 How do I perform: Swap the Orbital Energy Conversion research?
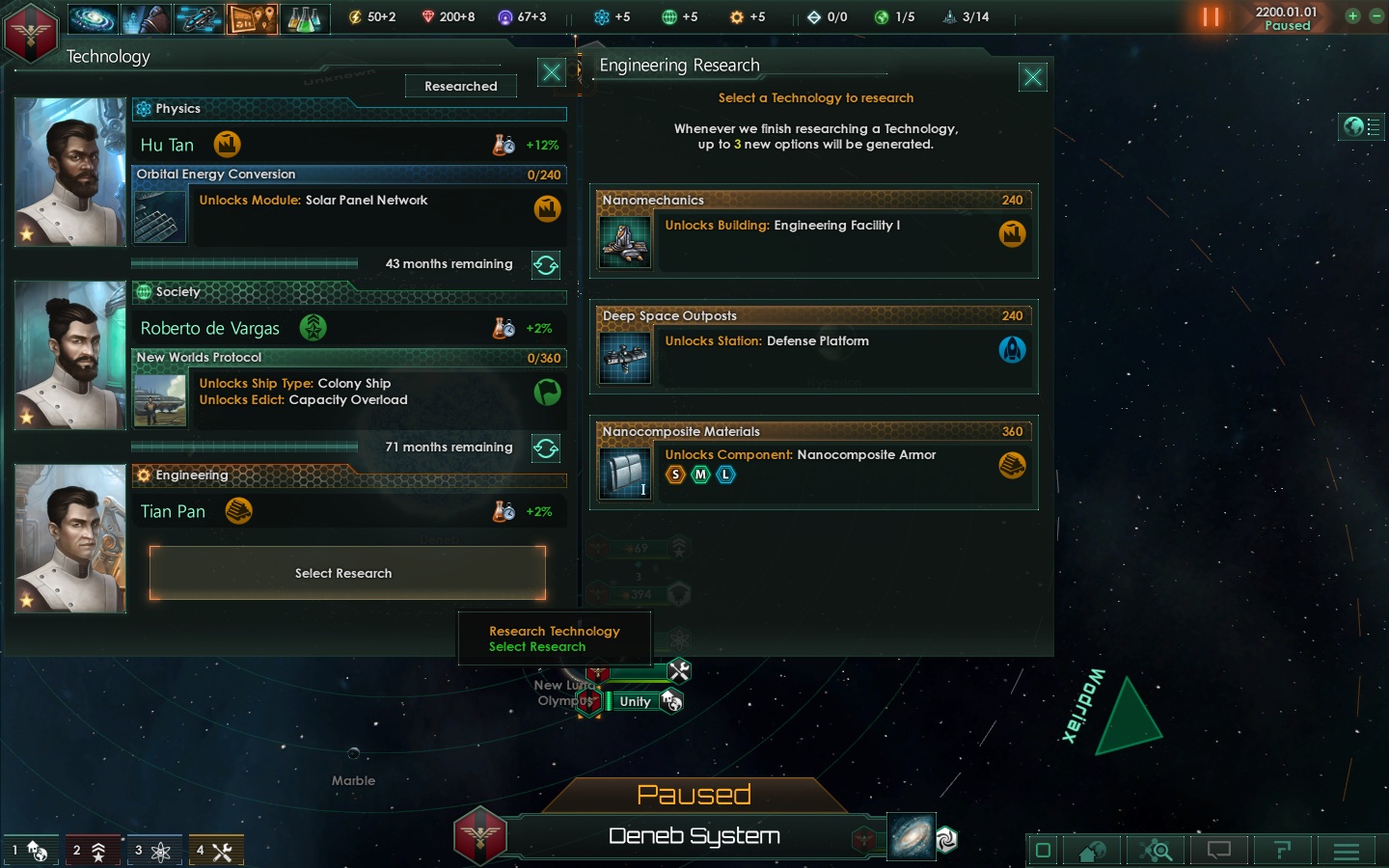[x=546, y=265]
